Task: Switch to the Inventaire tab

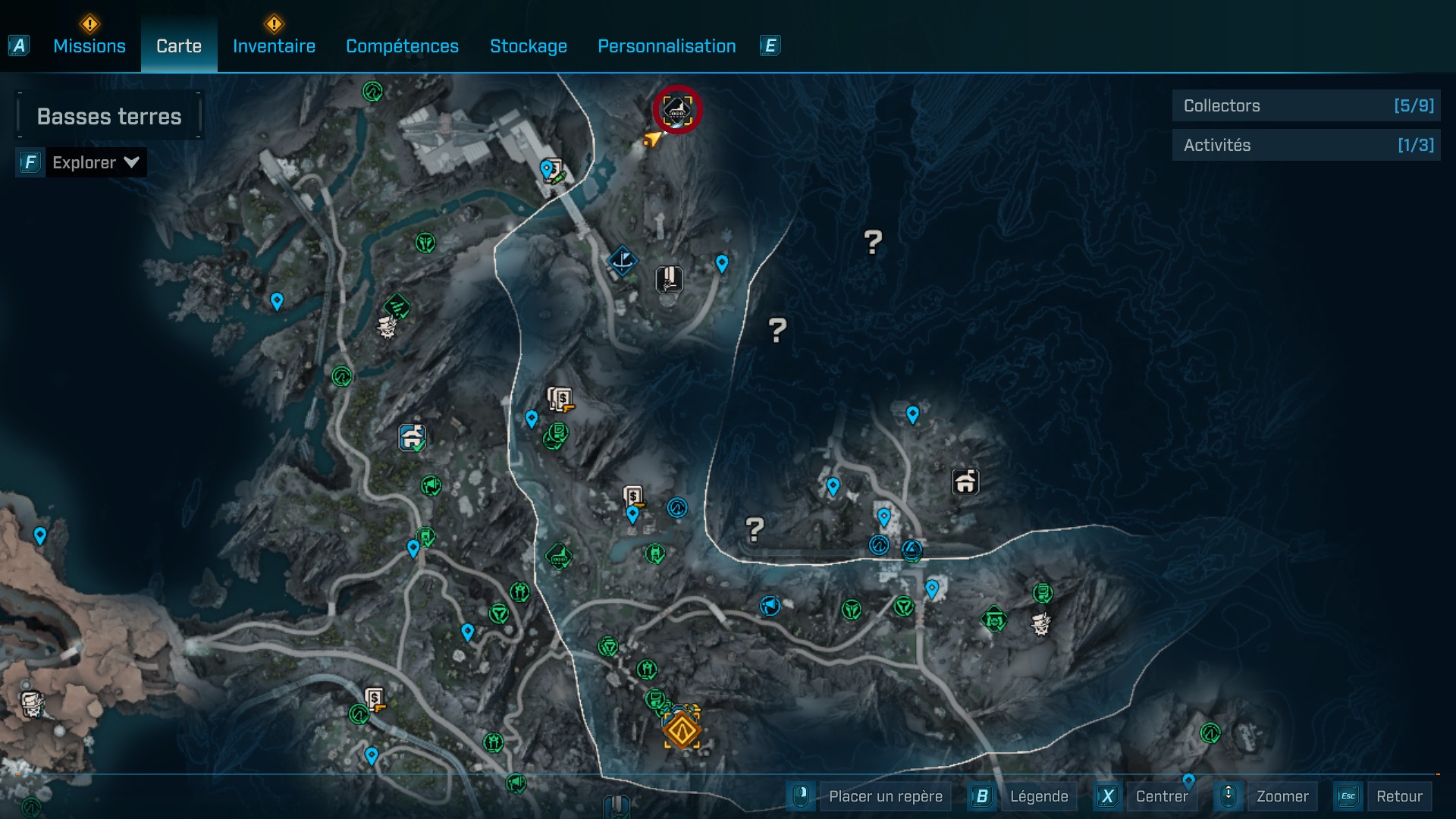Action: tap(274, 46)
